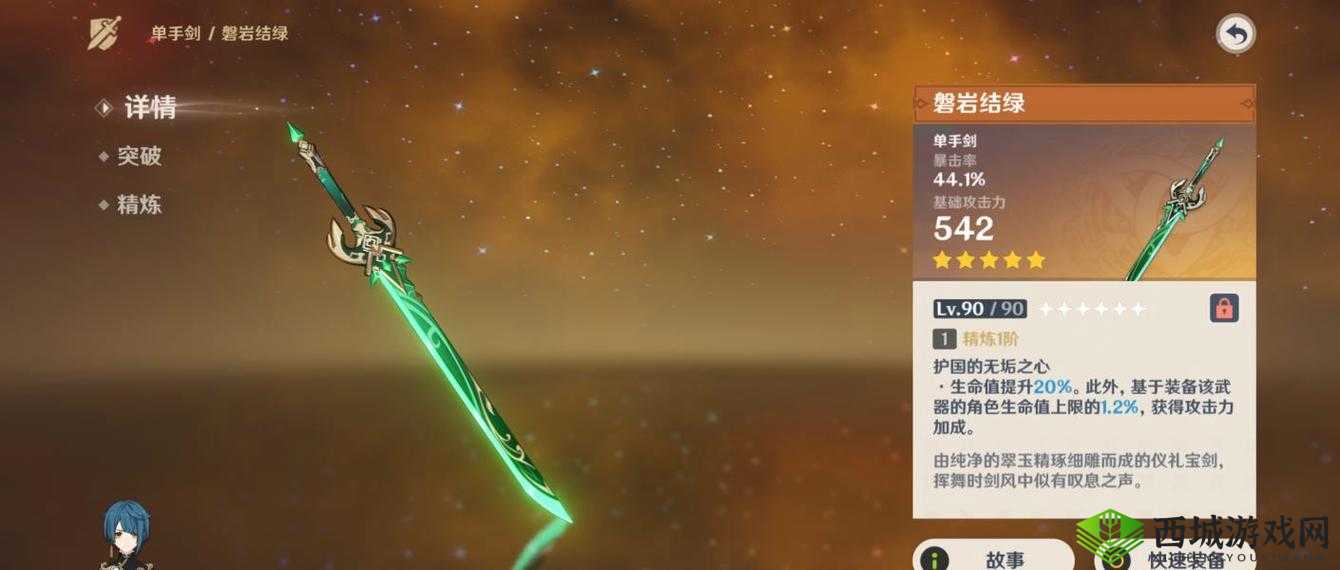
Task: Select the 精炼 refinement tab
Action: [x=138, y=205]
